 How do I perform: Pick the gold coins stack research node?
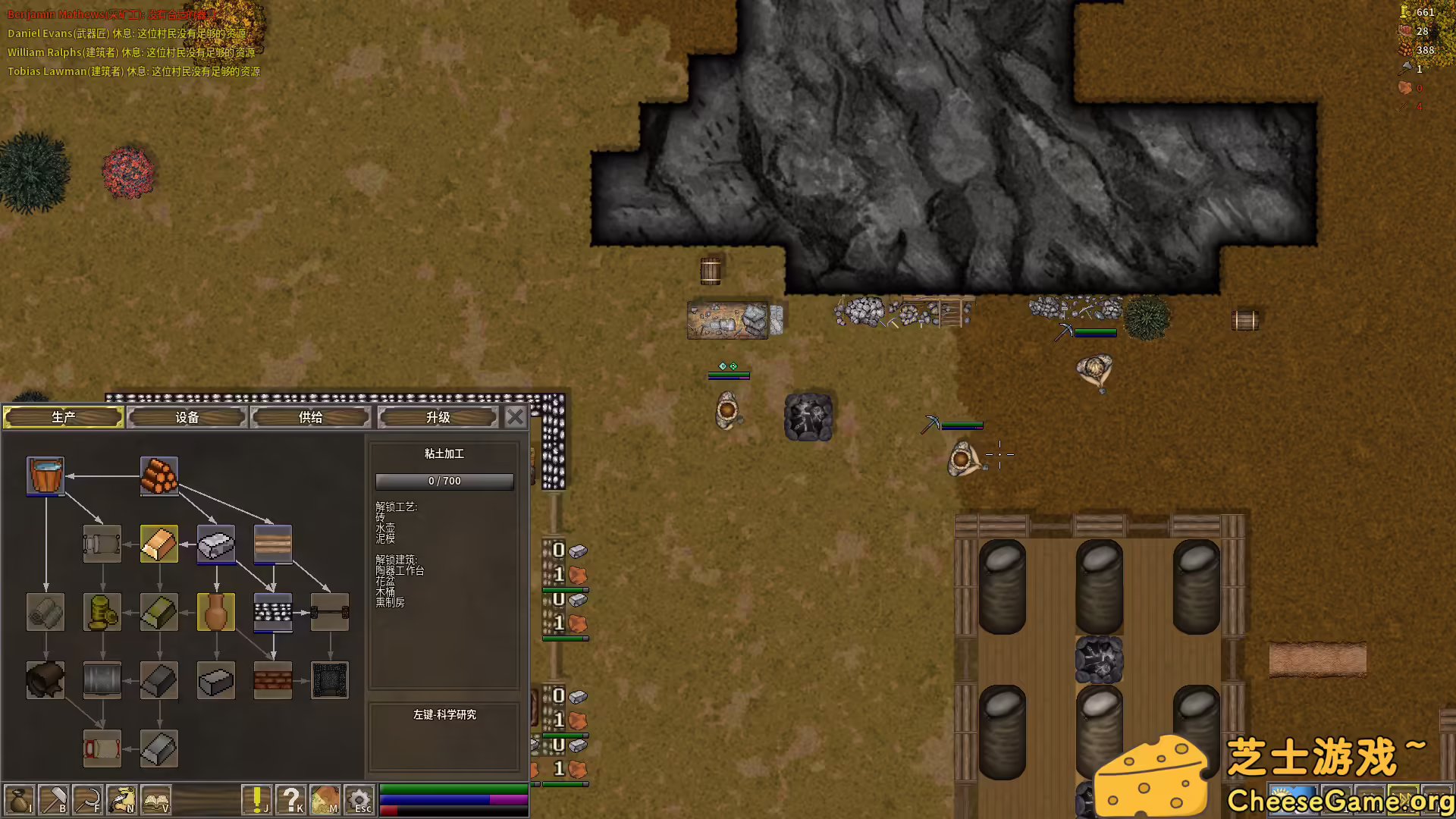(x=102, y=612)
